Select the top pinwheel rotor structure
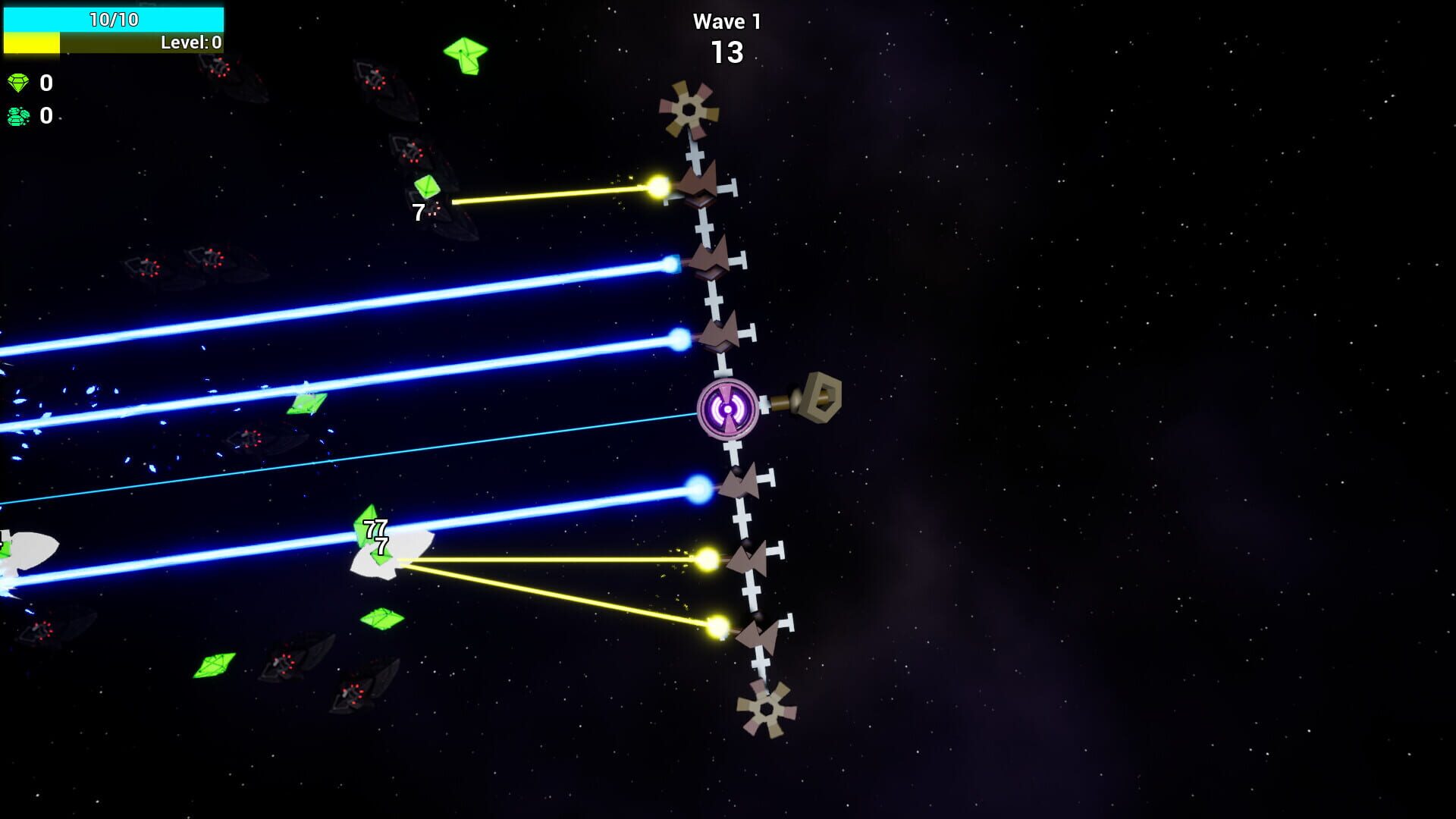 pos(689,108)
